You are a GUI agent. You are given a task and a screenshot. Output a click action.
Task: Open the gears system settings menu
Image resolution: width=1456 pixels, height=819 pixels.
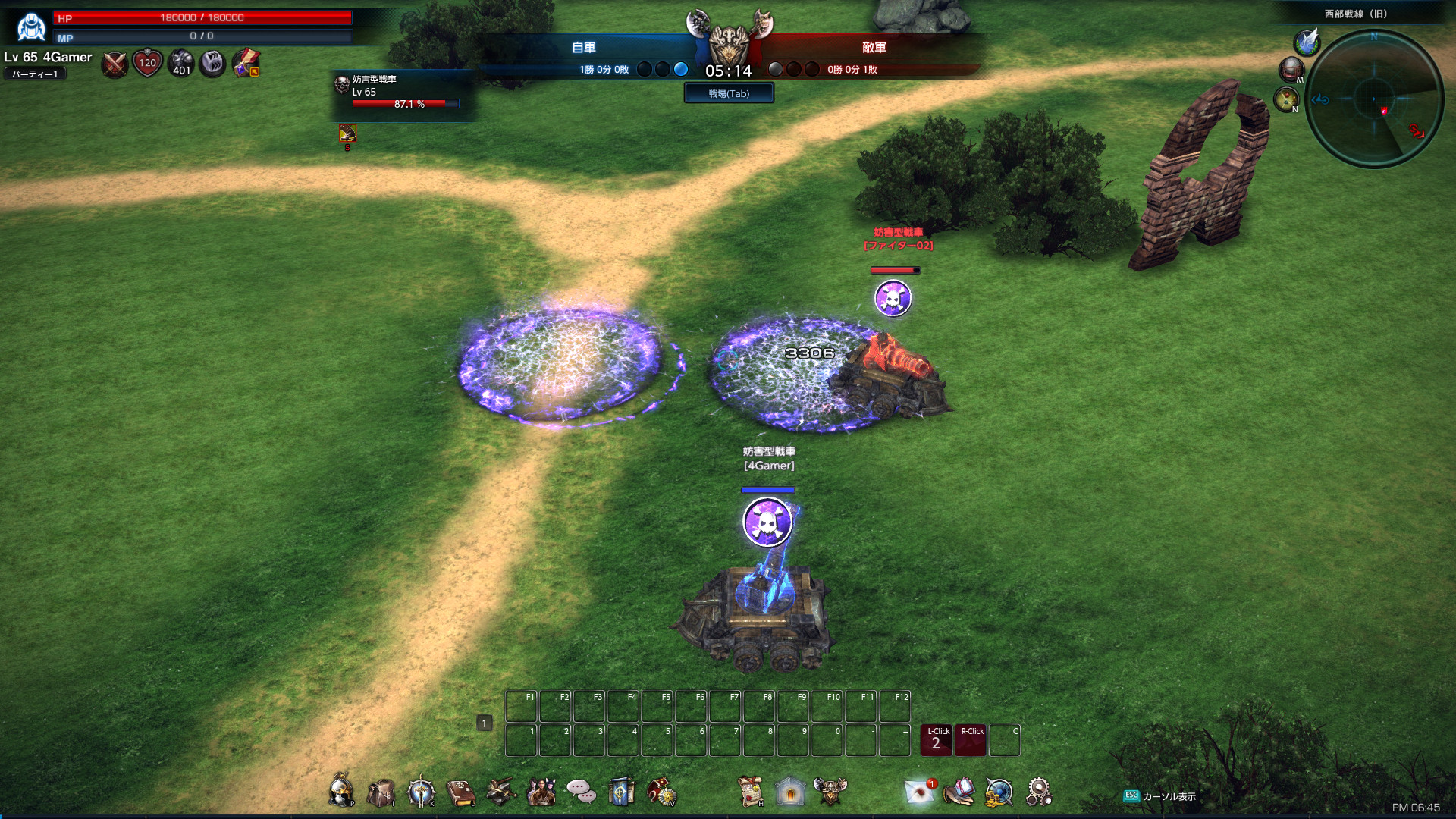coord(1038,792)
